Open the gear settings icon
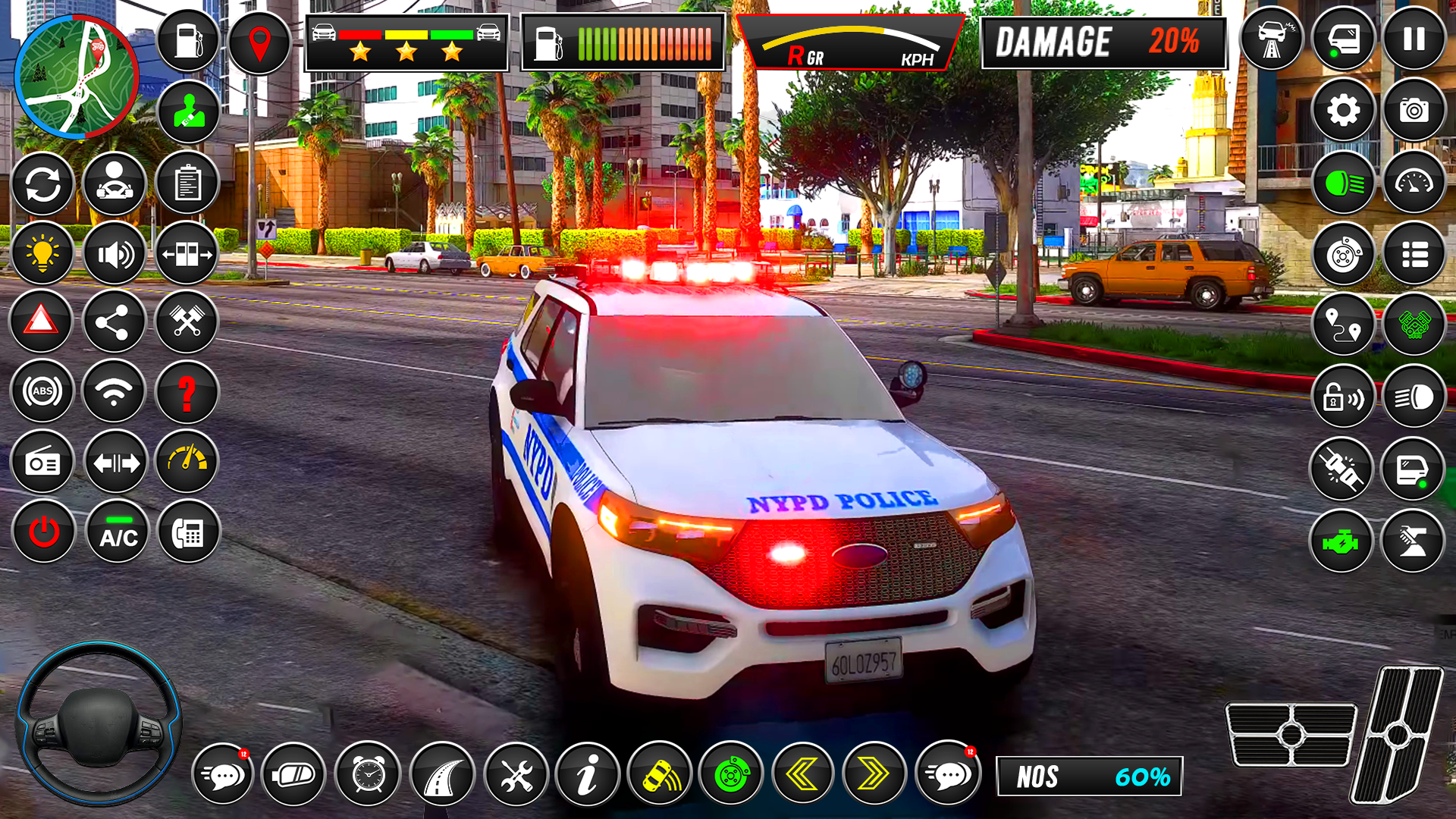This screenshot has width=1456, height=819. point(1343,111)
